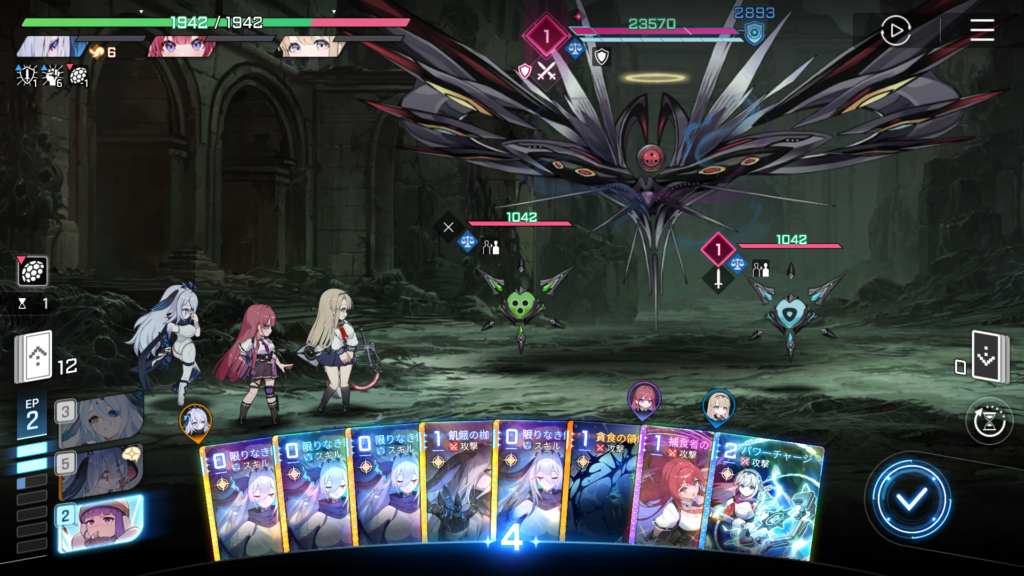Open the hourglass turn history button

pyautogui.click(x=989, y=421)
